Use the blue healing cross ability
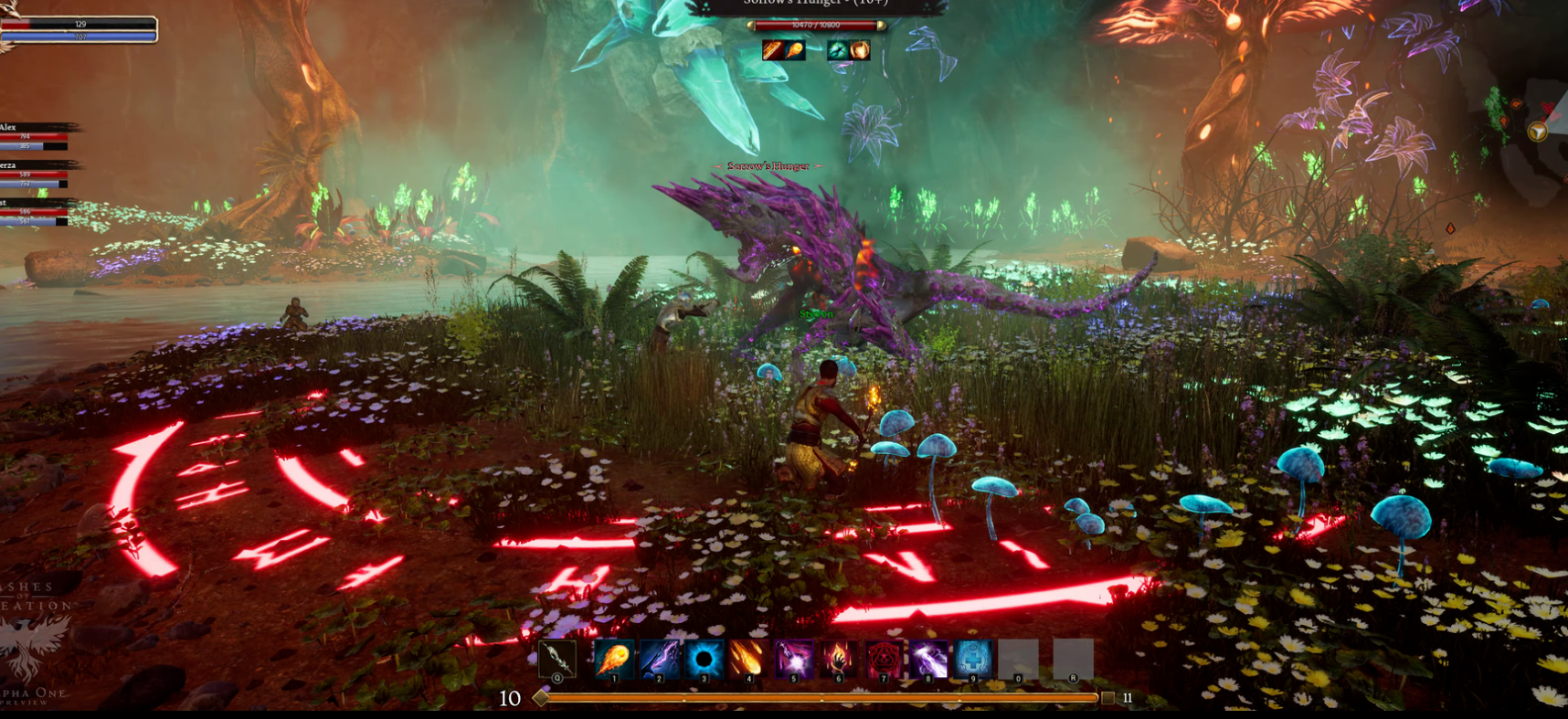The image size is (1568, 719). (x=973, y=659)
